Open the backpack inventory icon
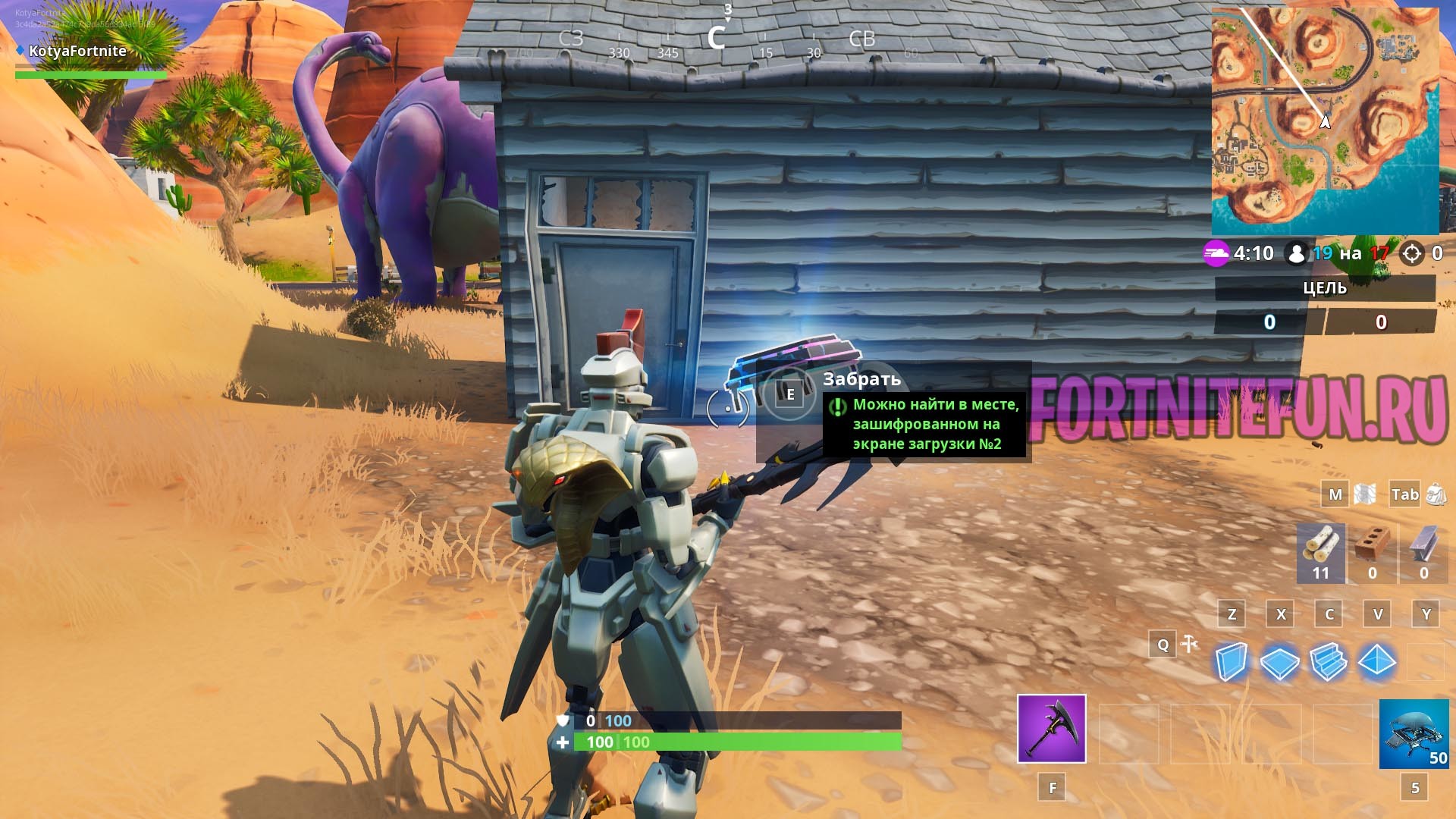Viewport: 1456px width, 819px height. point(1436,494)
